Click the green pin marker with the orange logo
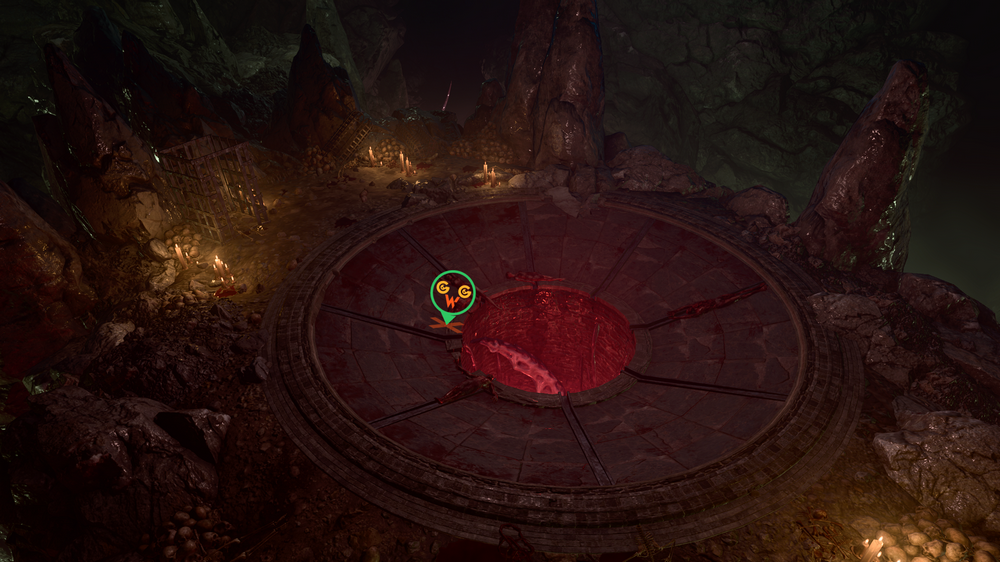Screen dimensions: 1000x562 [452, 293]
